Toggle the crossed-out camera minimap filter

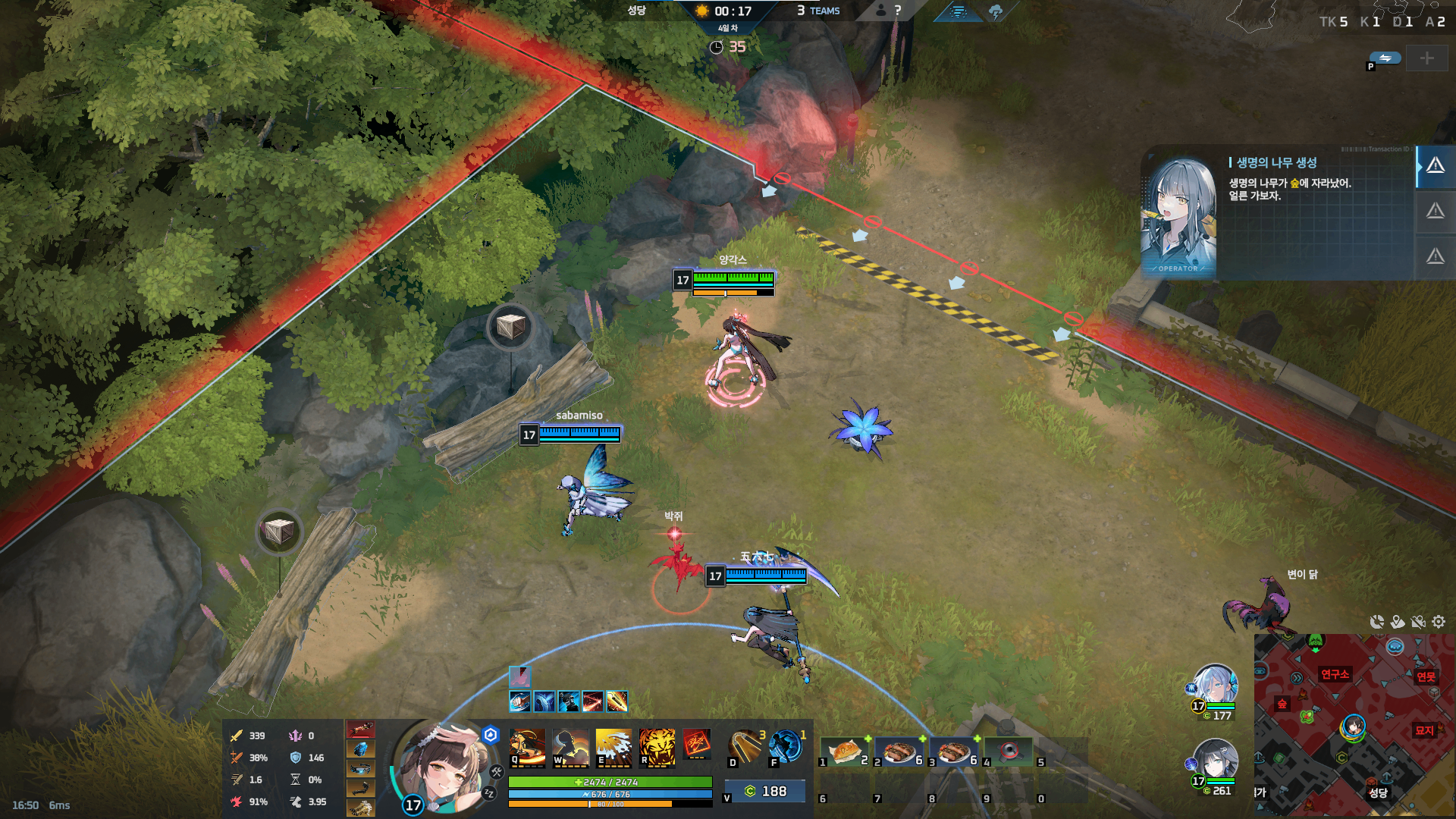click(x=1418, y=622)
